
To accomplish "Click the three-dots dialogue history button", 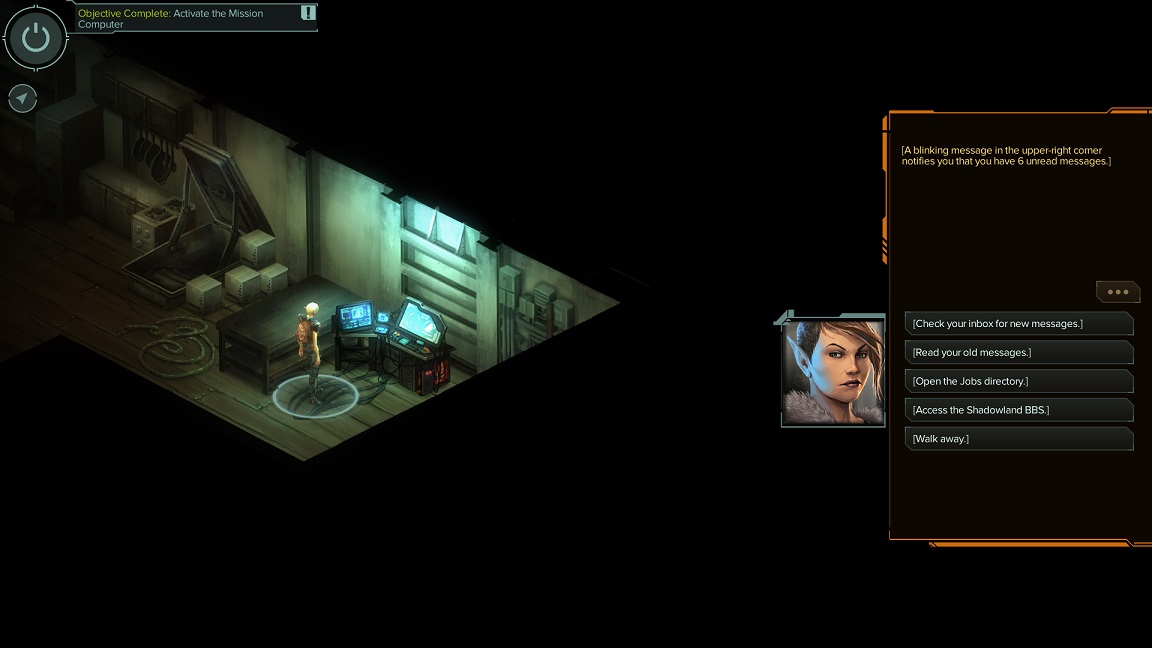I will 1118,292.
